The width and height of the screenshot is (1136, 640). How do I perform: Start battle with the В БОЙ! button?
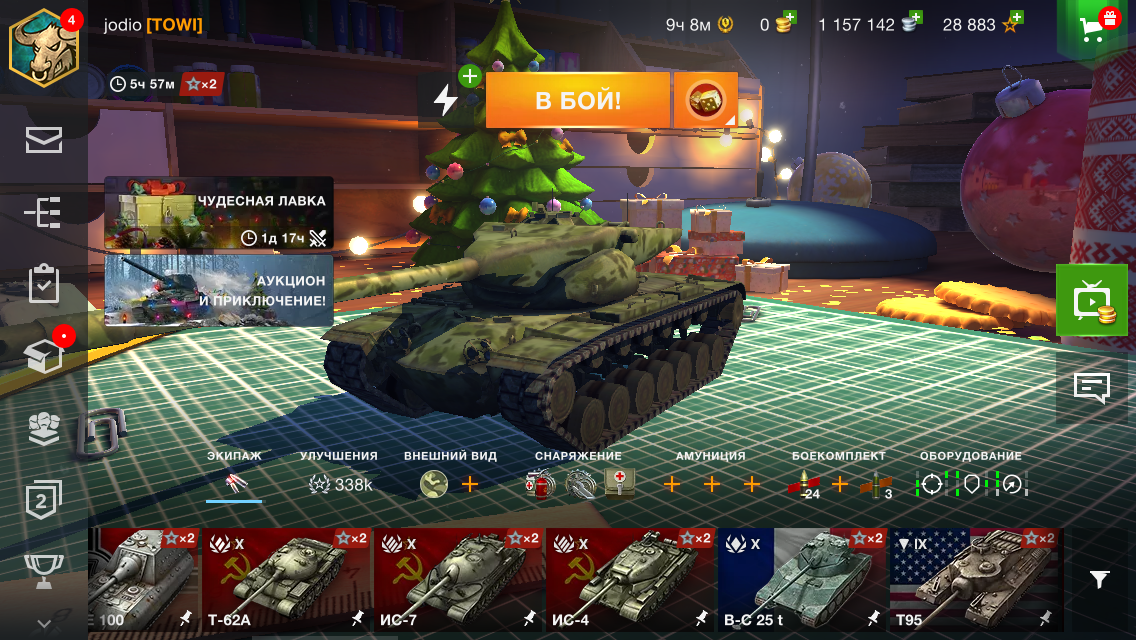(x=577, y=100)
